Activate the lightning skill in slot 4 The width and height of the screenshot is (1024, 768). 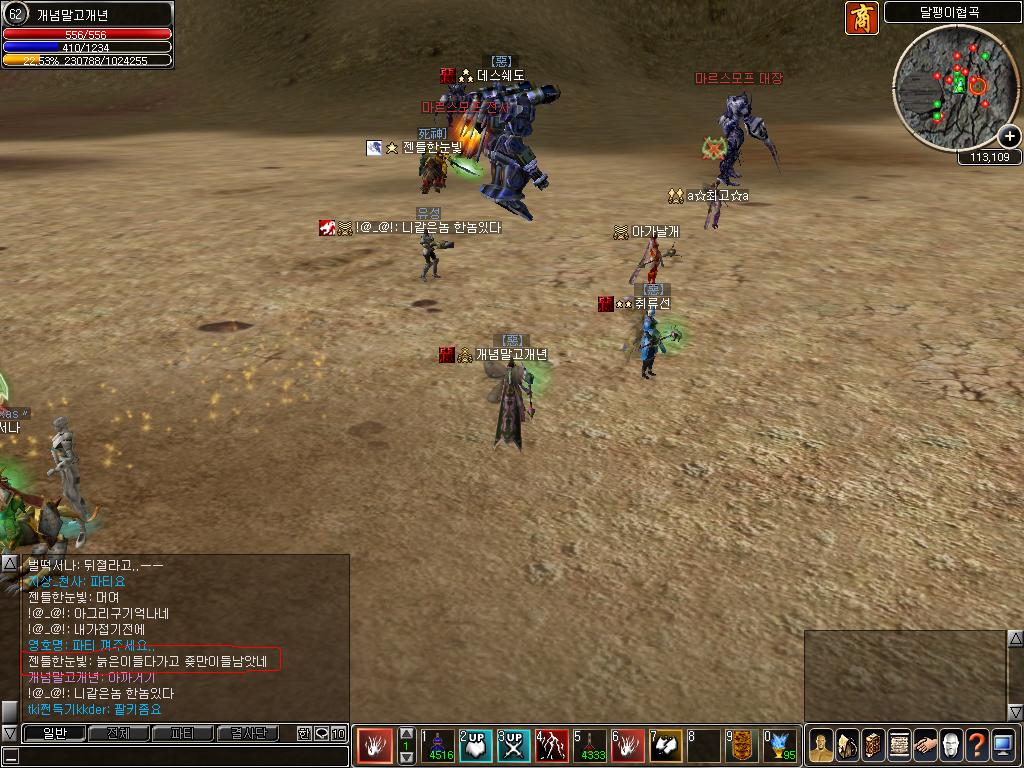point(552,746)
